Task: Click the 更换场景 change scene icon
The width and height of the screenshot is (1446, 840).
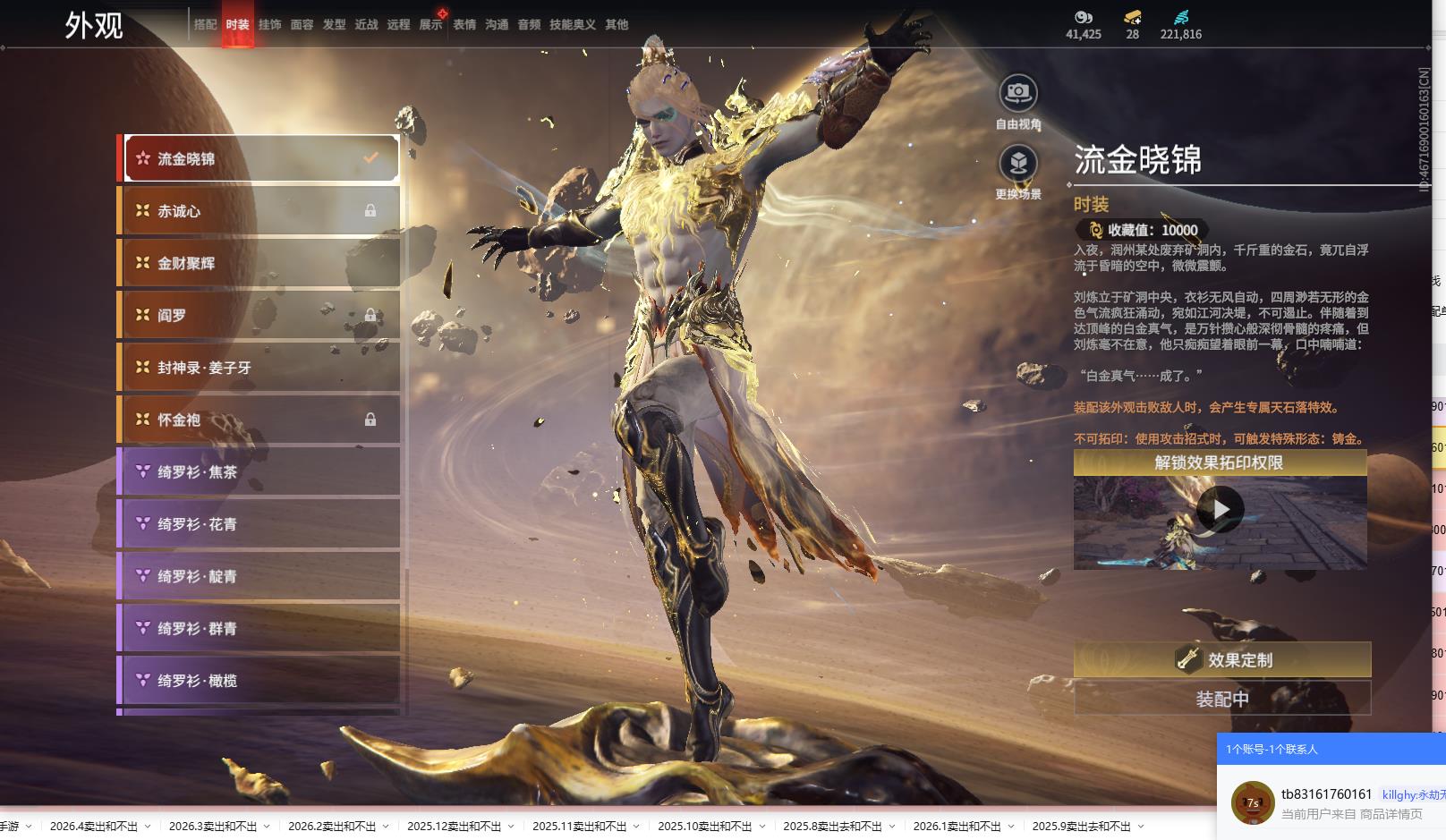Action: pyautogui.click(x=1018, y=164)
